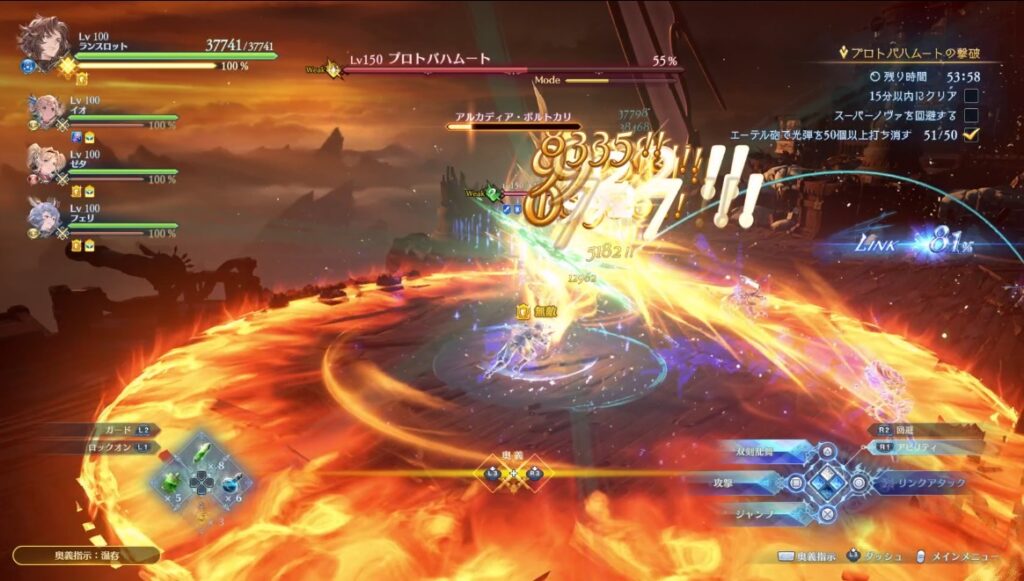Toggle the スーパーノヴァを回避する objective checkbox
The image size is (1024, 581).
click(970, 116)
